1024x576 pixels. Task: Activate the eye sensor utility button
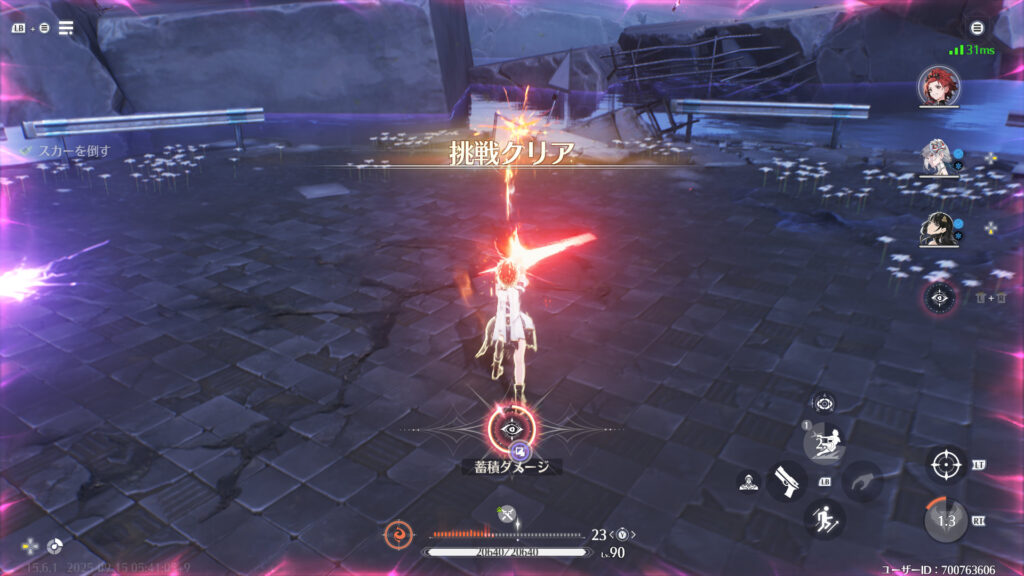click(x=940, y=297)
